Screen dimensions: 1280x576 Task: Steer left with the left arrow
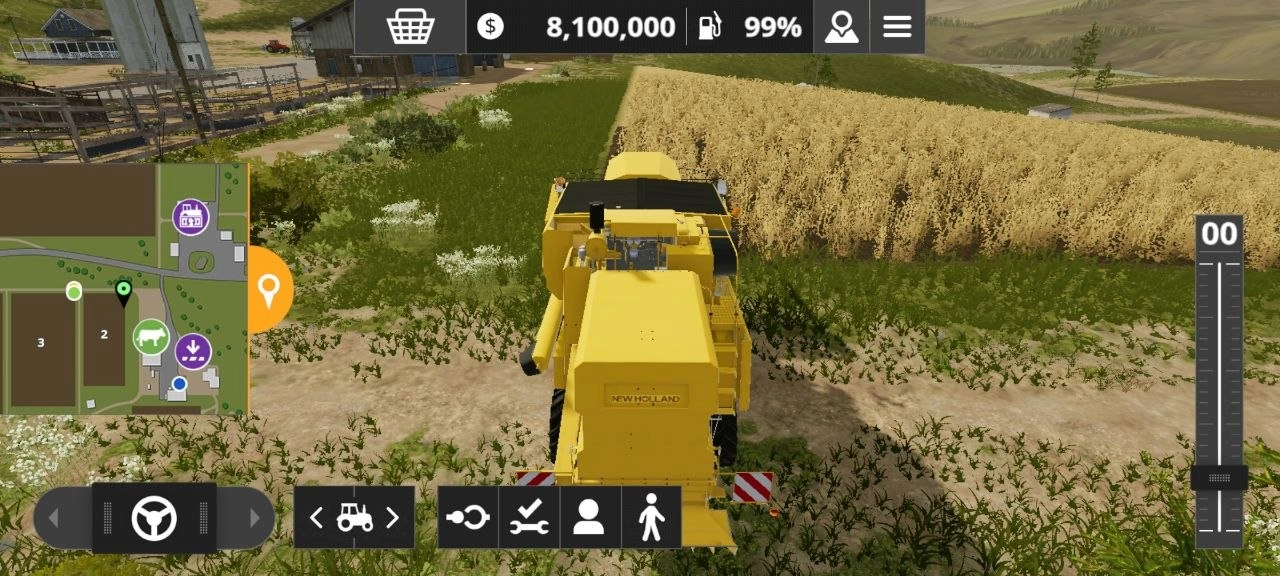55,518
